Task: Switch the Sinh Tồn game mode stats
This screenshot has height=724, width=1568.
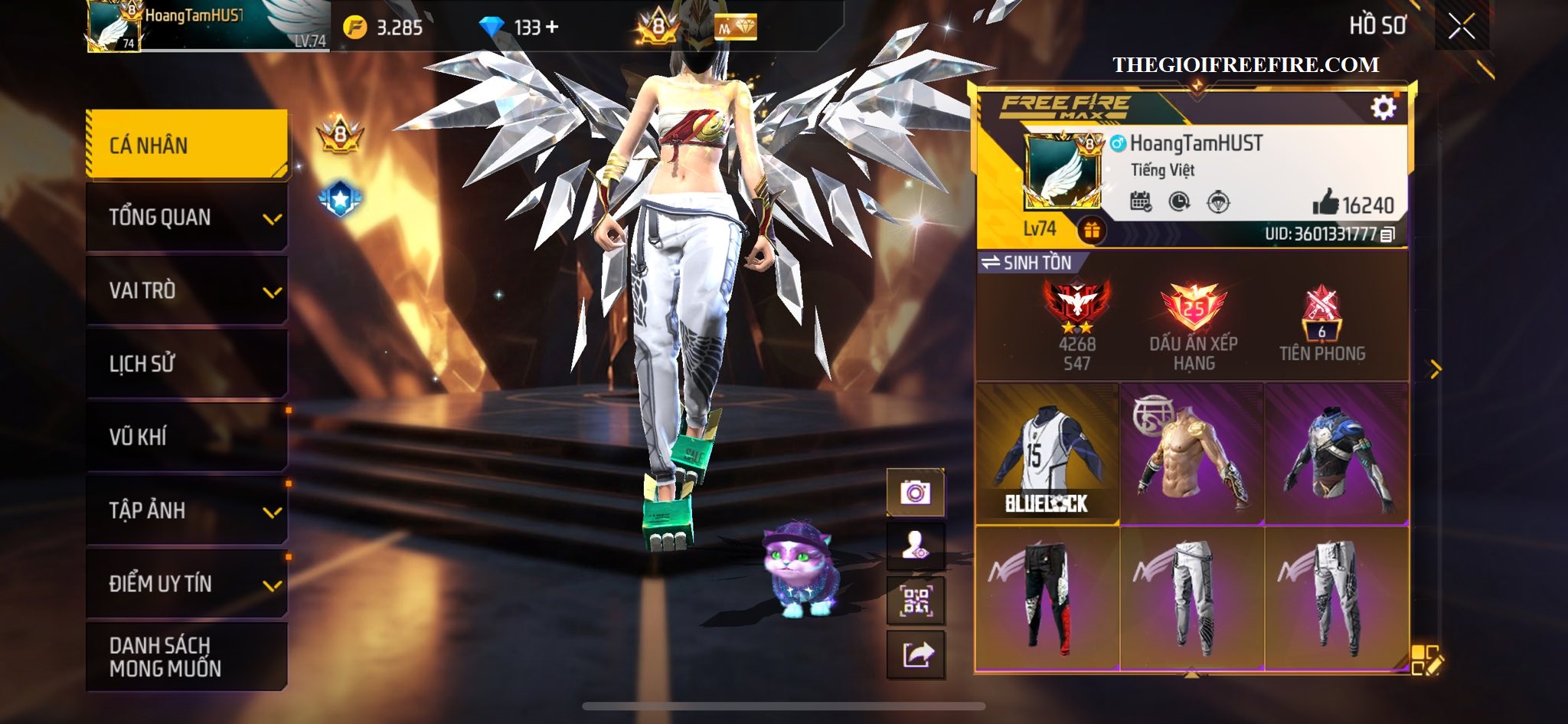Action: 1027,263
